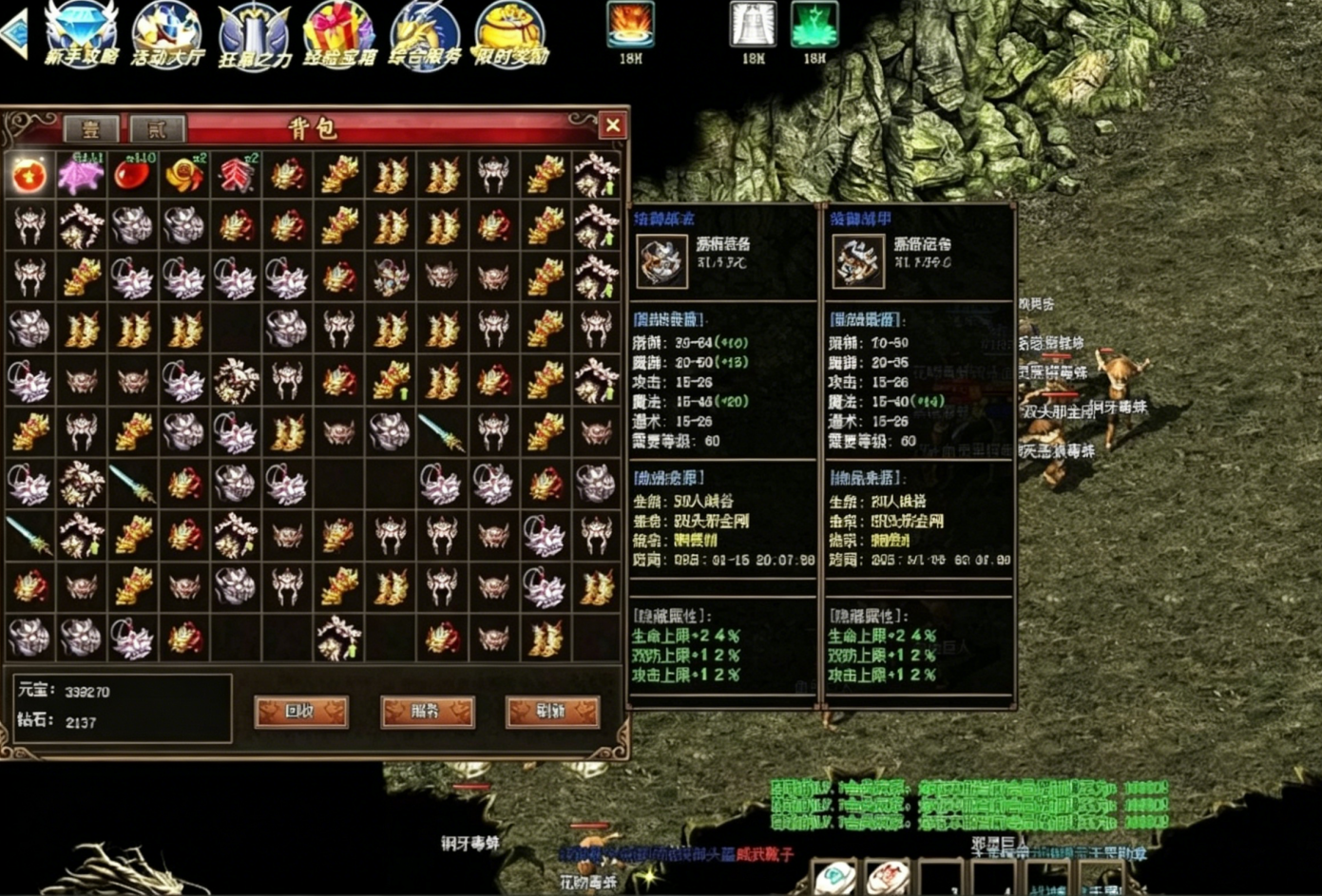Switch to the 壹 backpack tab
Viewport: 1322px width, 896px height.
click(x=91, y=130)
